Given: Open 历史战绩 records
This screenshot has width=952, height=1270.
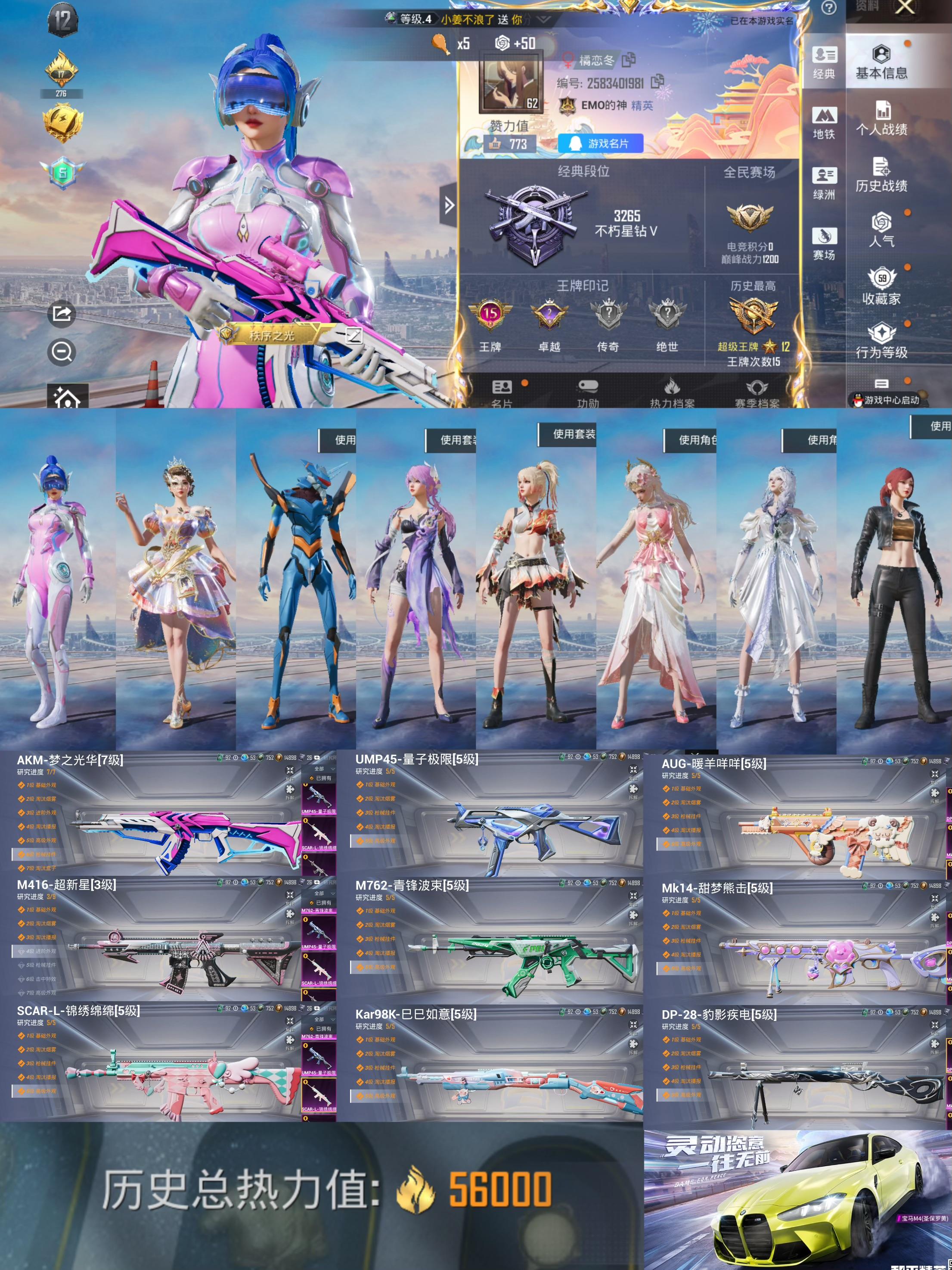Looking at the screenshot, I should point(881,175).
